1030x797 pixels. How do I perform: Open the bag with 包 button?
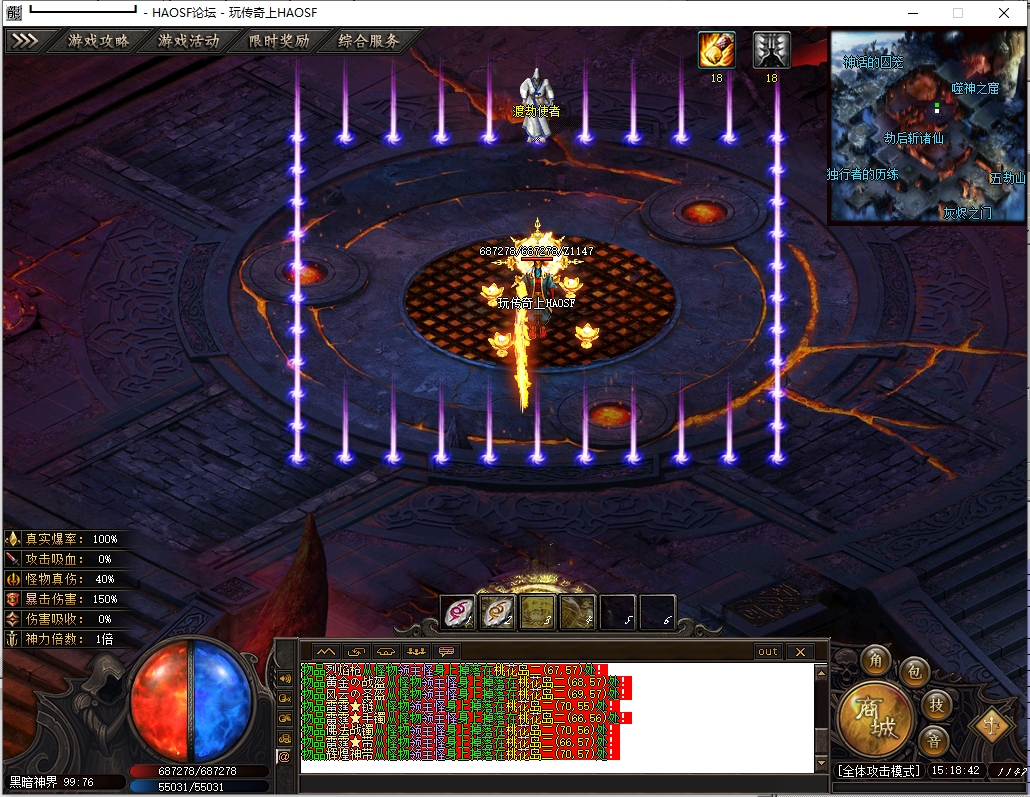click(913, 673)
